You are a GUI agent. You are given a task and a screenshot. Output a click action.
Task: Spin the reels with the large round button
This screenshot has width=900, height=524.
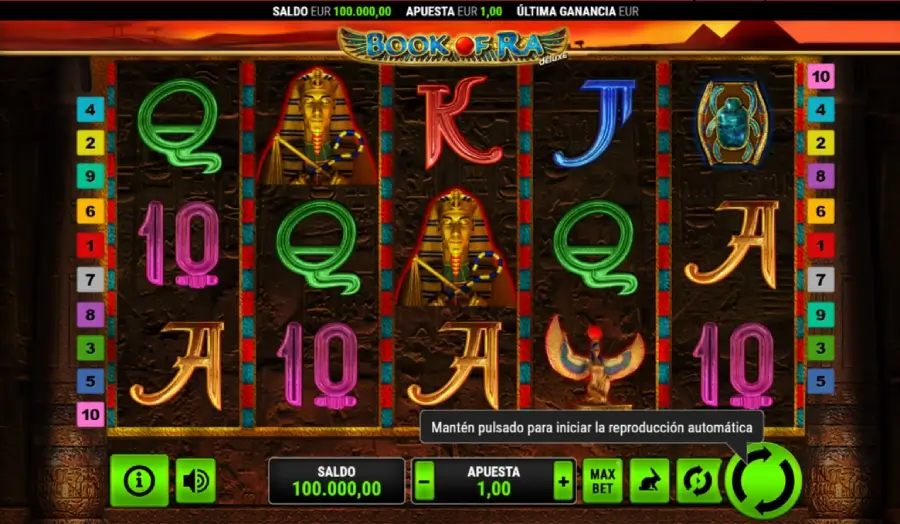(x=764, y=480)
